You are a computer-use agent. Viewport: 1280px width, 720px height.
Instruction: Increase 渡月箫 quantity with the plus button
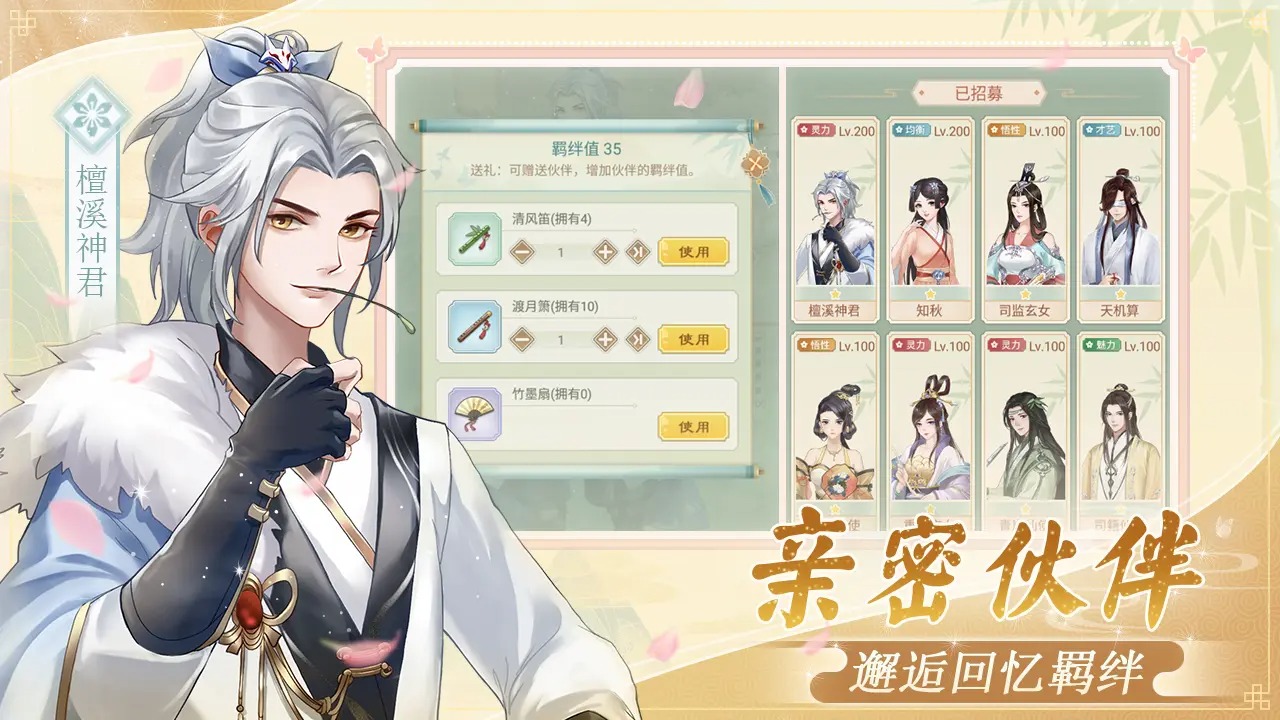pos(604,339)
